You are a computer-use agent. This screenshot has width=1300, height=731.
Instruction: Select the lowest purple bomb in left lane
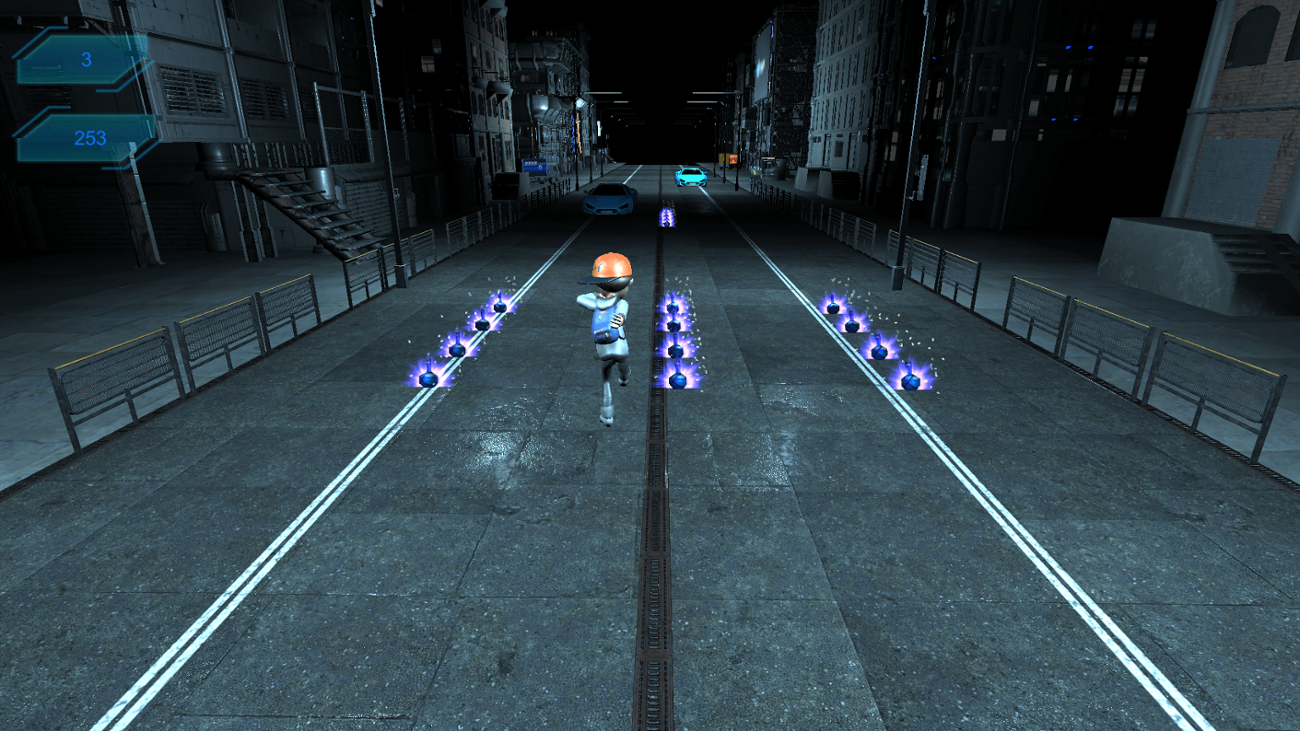pos(427,377)
